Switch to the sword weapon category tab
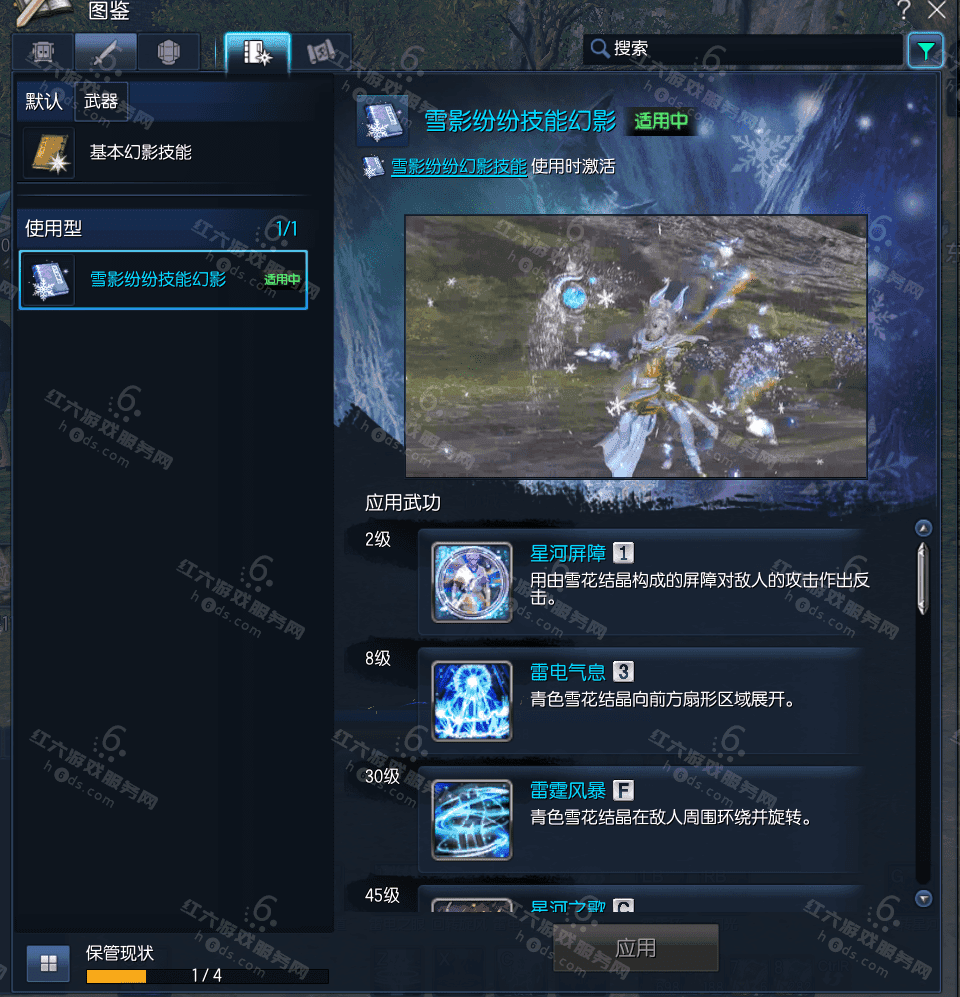Viewport: 960px width, 997px height. [x=105, y=53]
